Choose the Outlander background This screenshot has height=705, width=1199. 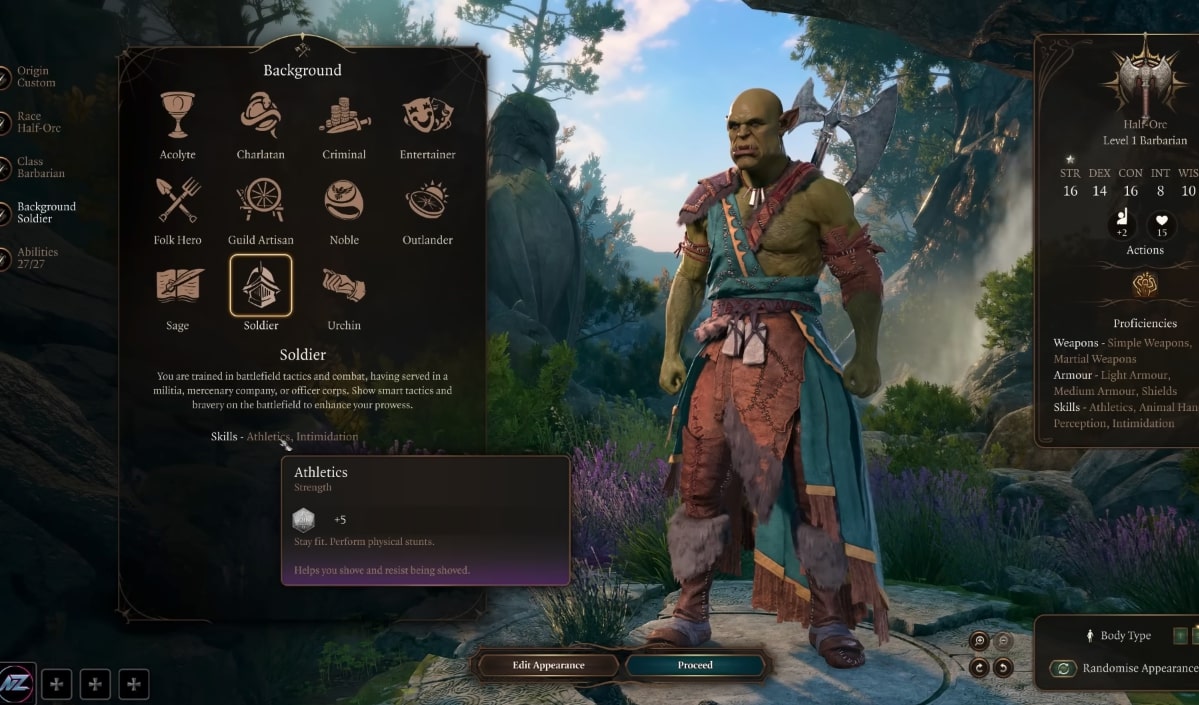click(428, 202)
